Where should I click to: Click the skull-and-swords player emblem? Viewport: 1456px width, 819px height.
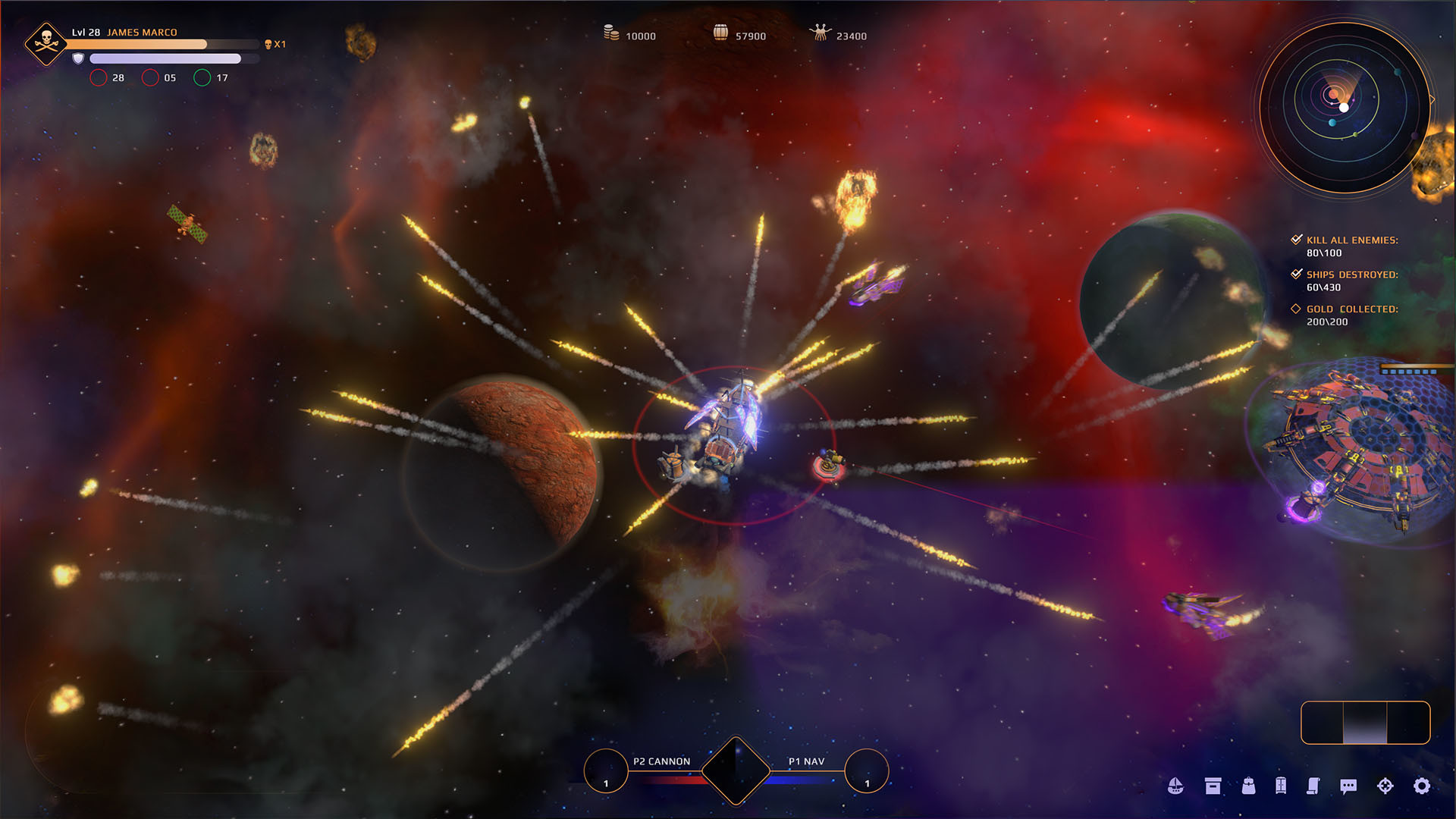click(x=47, y=43)
